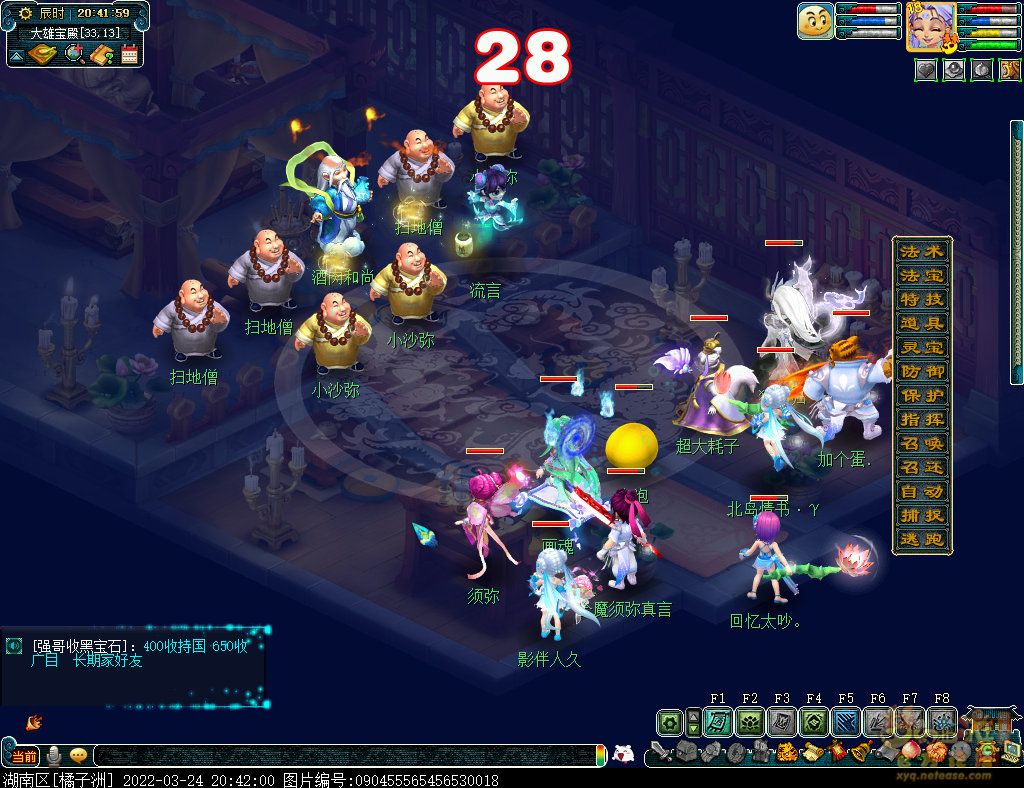The height and width of the screenshot is (788, 1024).
Task: Activate 自动 auto-battle
Action: click(921, 492)
